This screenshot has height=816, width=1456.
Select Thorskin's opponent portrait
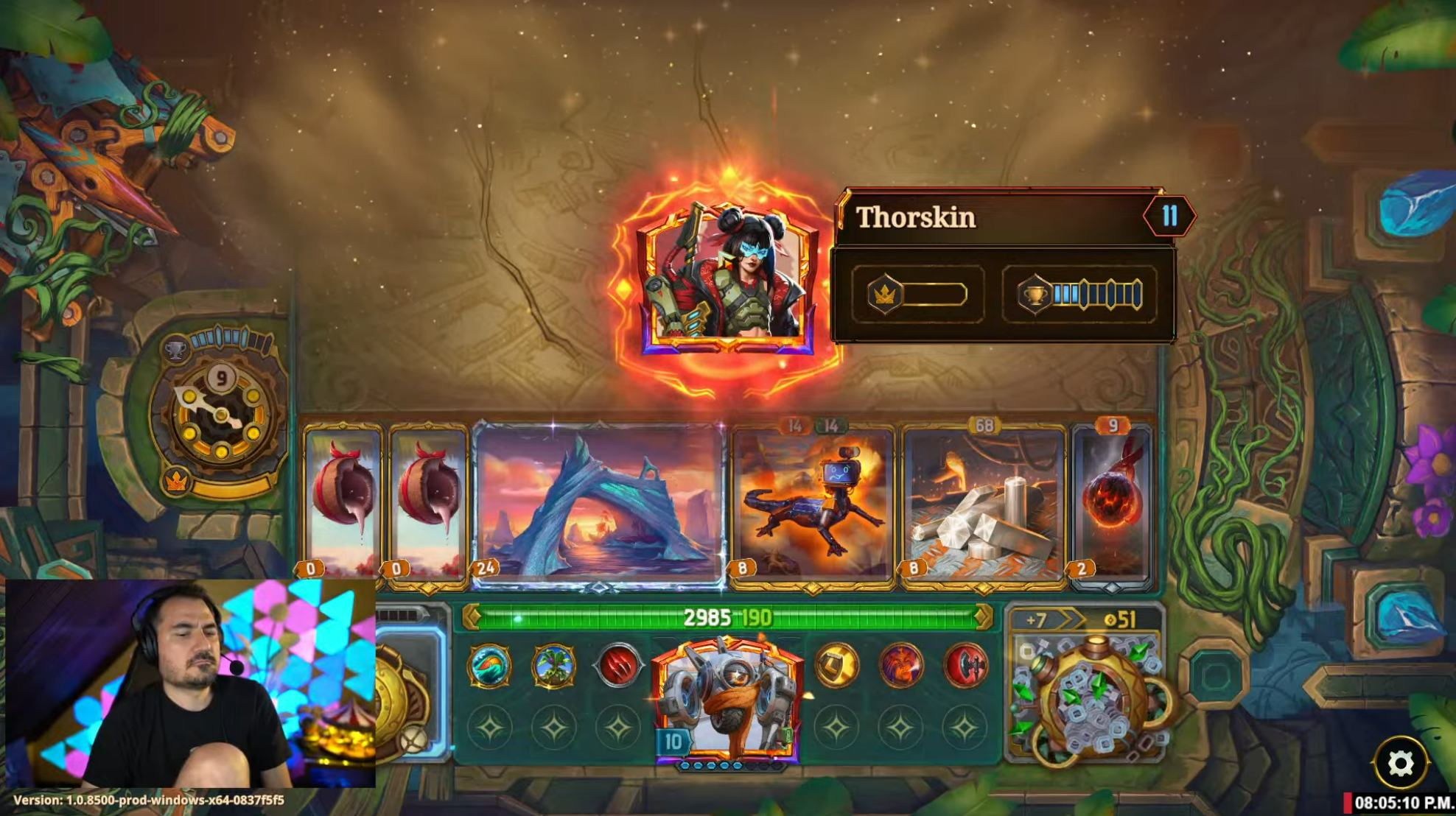pyautogui.click(x=727, y=280)
